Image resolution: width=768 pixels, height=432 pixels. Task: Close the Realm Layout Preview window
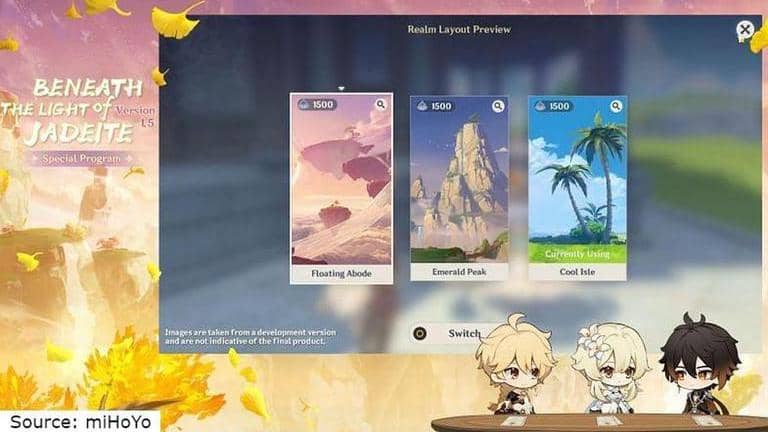[x=745, y=31]
